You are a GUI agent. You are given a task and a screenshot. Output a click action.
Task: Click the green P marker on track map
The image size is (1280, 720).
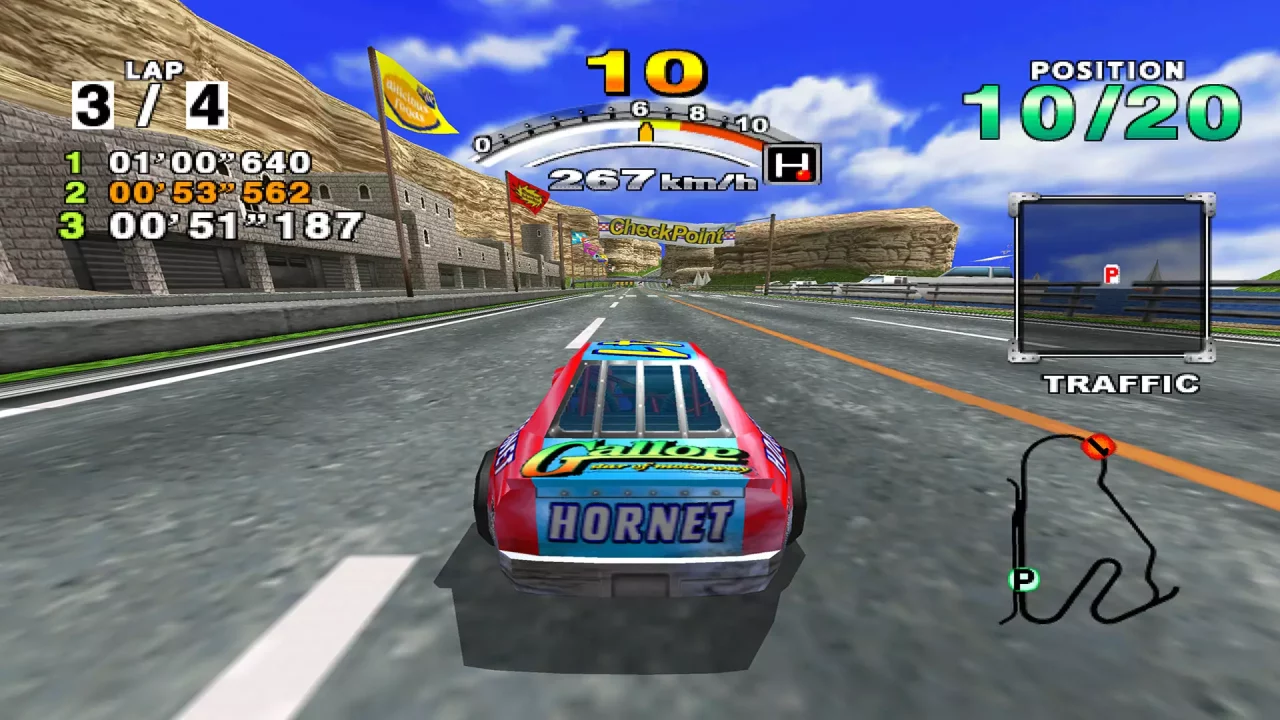point(1024,578)
